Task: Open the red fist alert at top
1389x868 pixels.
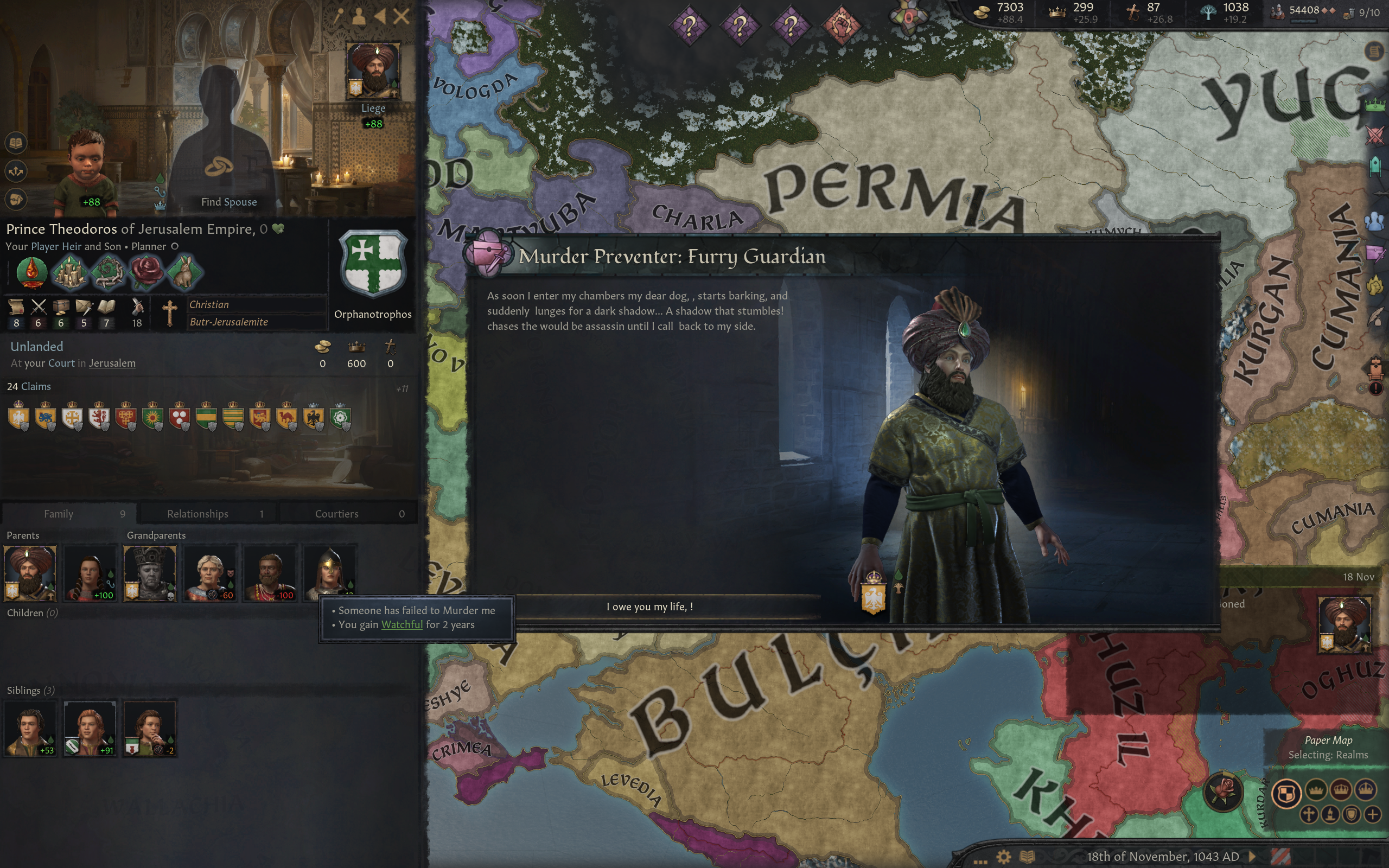Action: point(841,25)
